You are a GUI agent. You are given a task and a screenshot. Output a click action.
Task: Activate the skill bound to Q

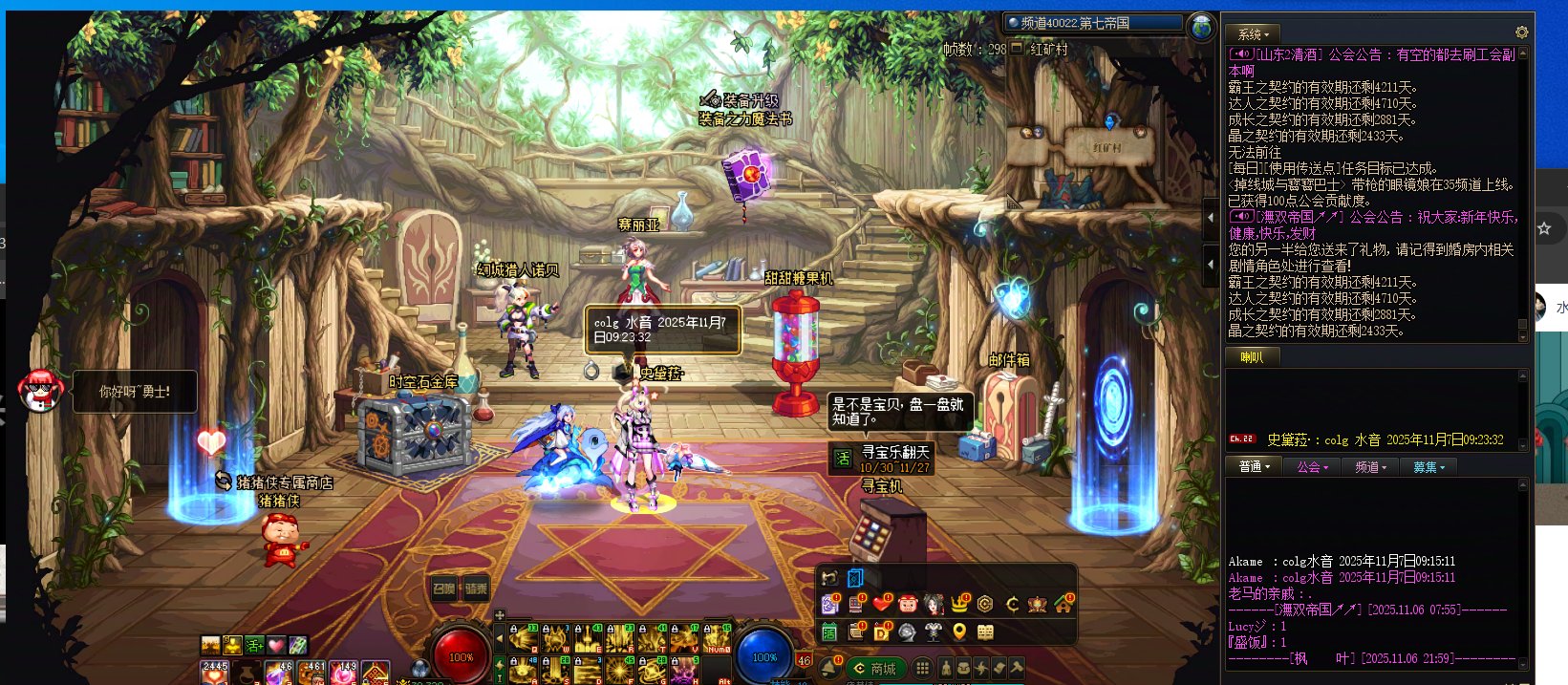point(523,638)
